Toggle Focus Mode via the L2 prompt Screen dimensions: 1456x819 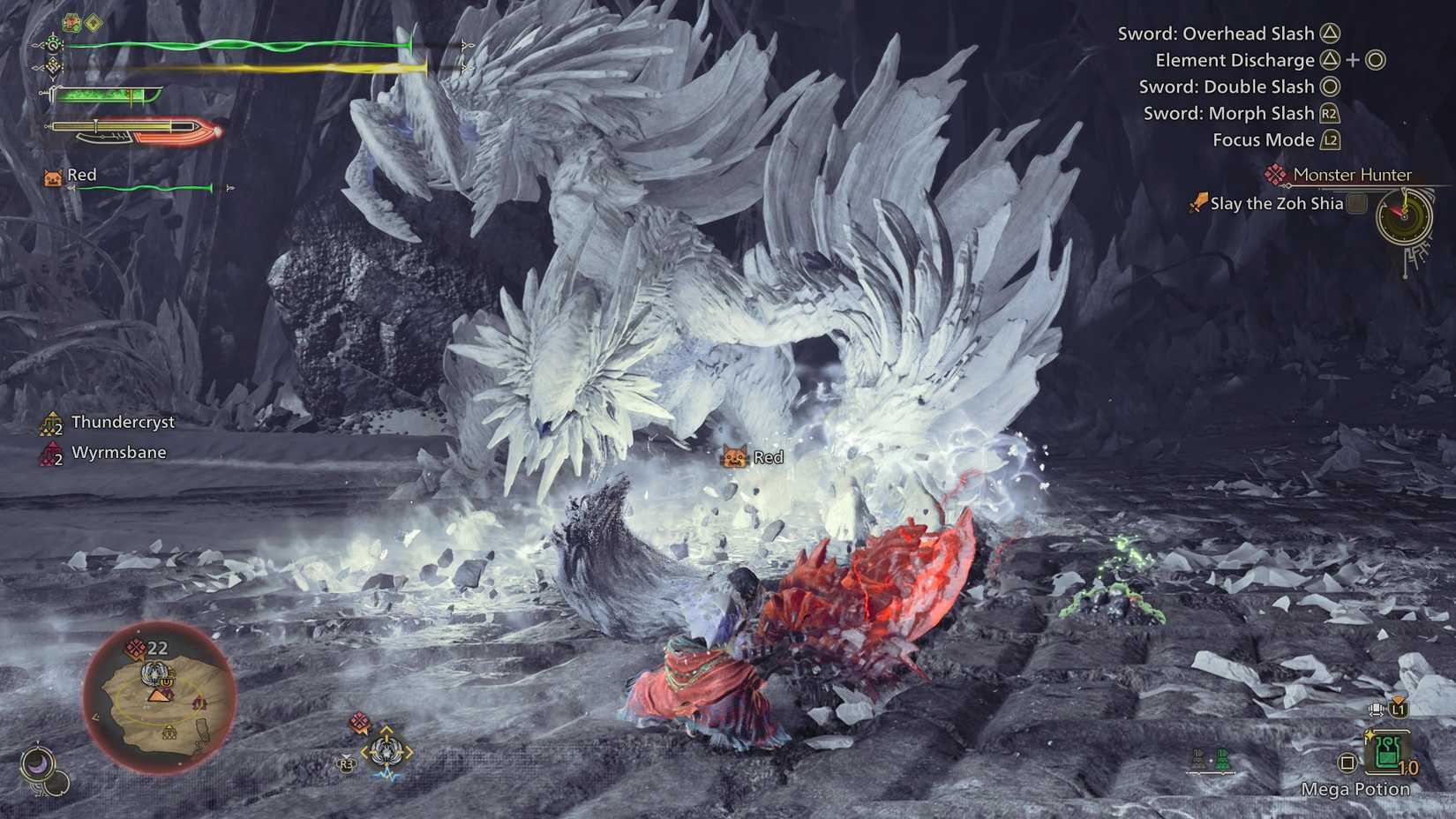(1330, 139)
